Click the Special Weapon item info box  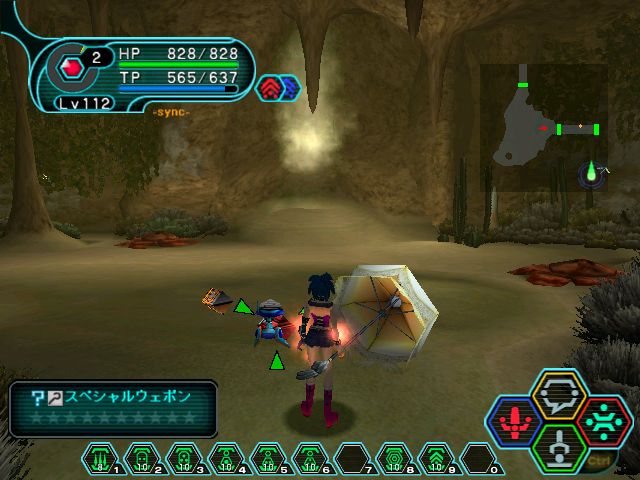[113, 407]
